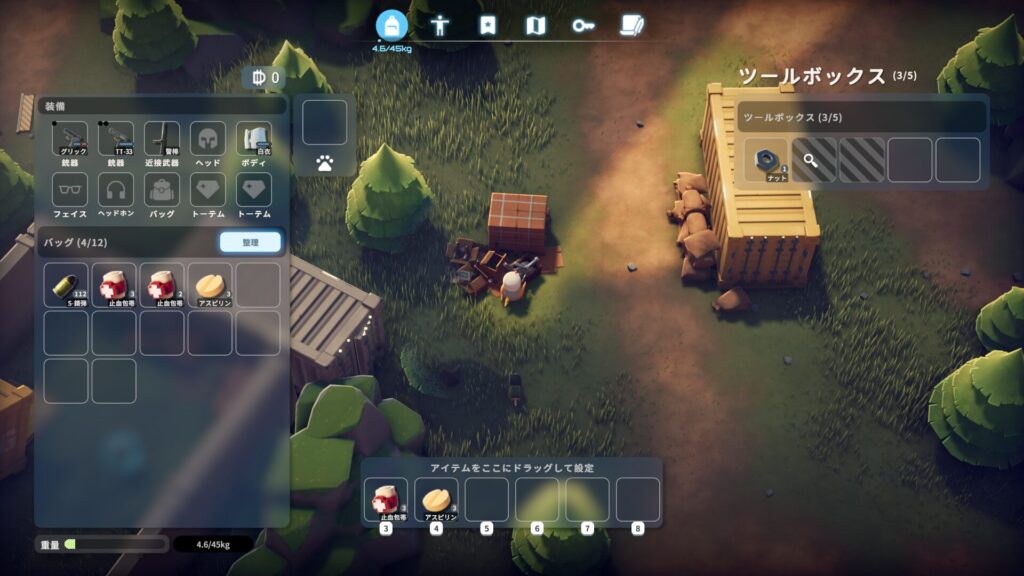
Task: Select the 止血包帯 quick slot 3
Action: tap(386, 499)
